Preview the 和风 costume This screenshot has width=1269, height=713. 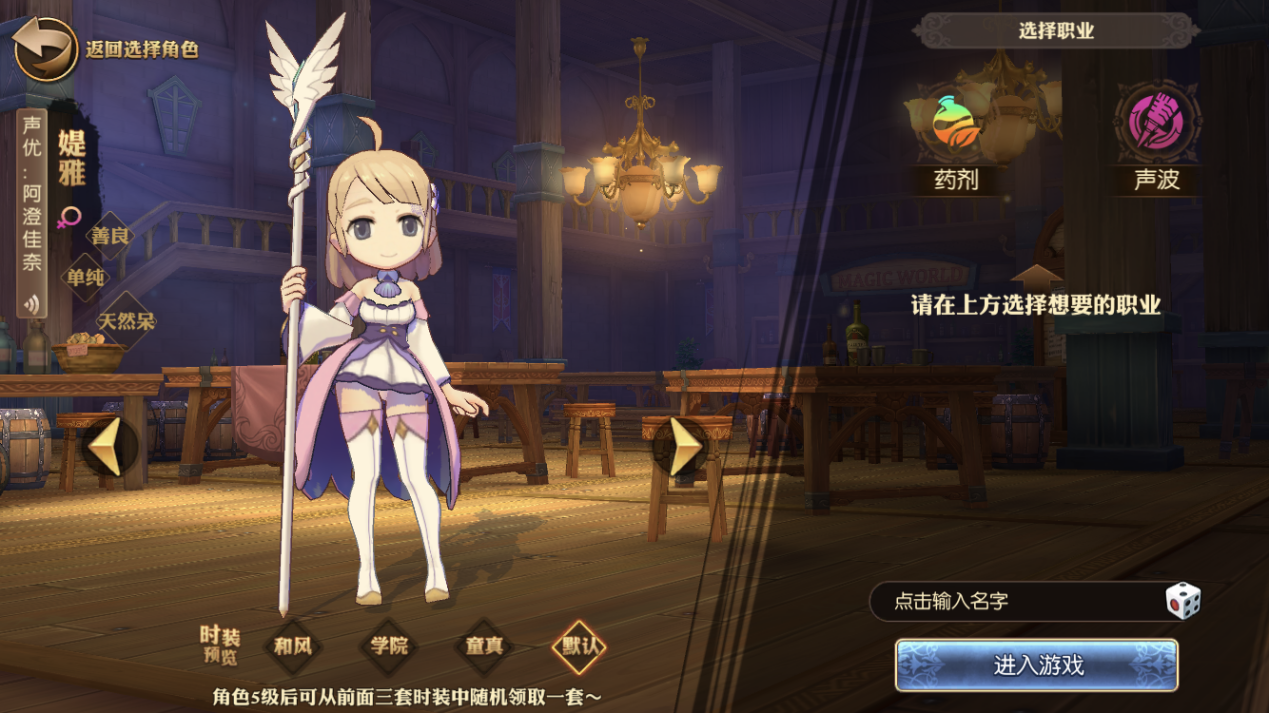[x=293, y=646]
